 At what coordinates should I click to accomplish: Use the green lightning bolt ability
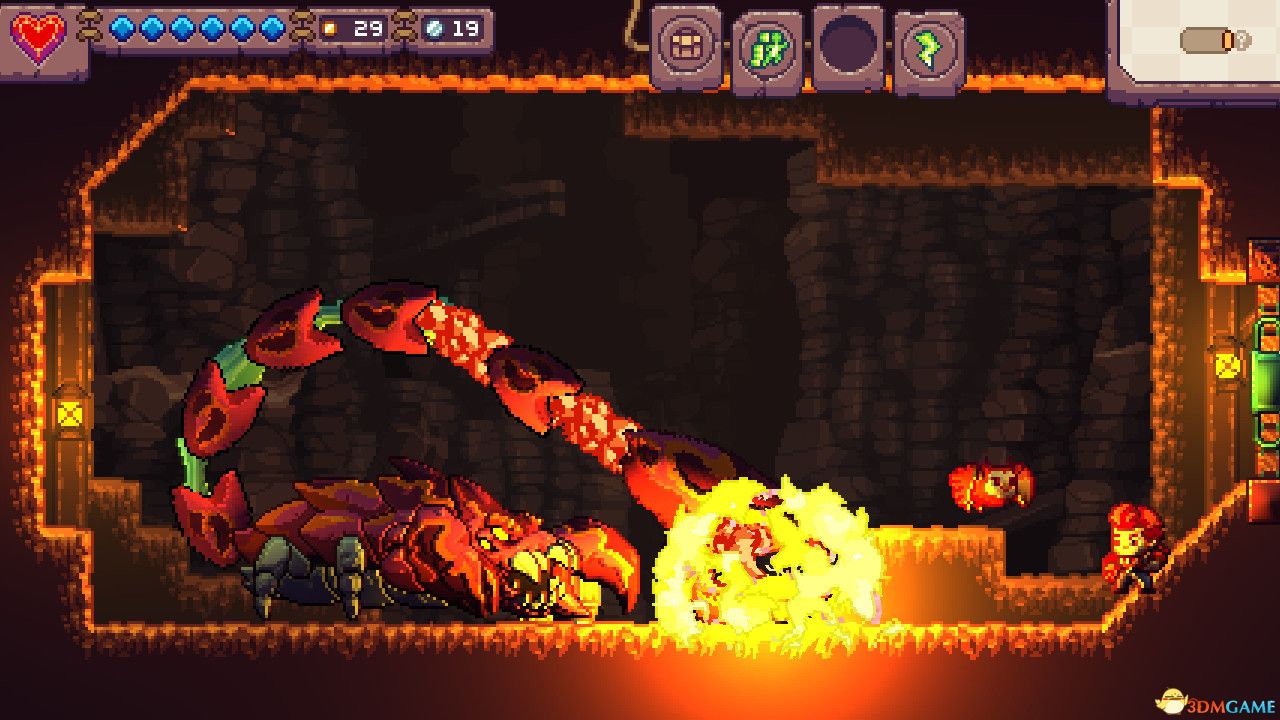[x=929, y=49]
